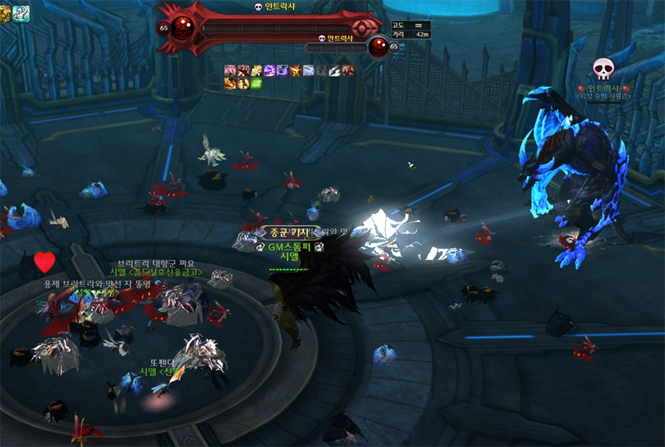Image resolution: width=665 pixels, height=447 pixels.
Task: Click the golden buff icon at the screen corner
Action: point(6,12)
